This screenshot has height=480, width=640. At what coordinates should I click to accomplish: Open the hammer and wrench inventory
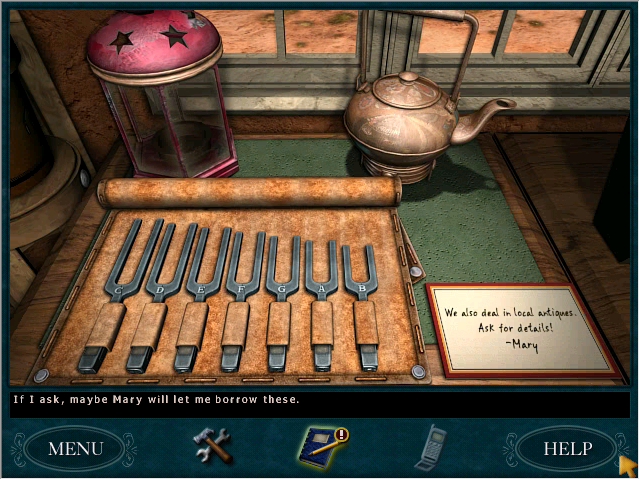212,445
